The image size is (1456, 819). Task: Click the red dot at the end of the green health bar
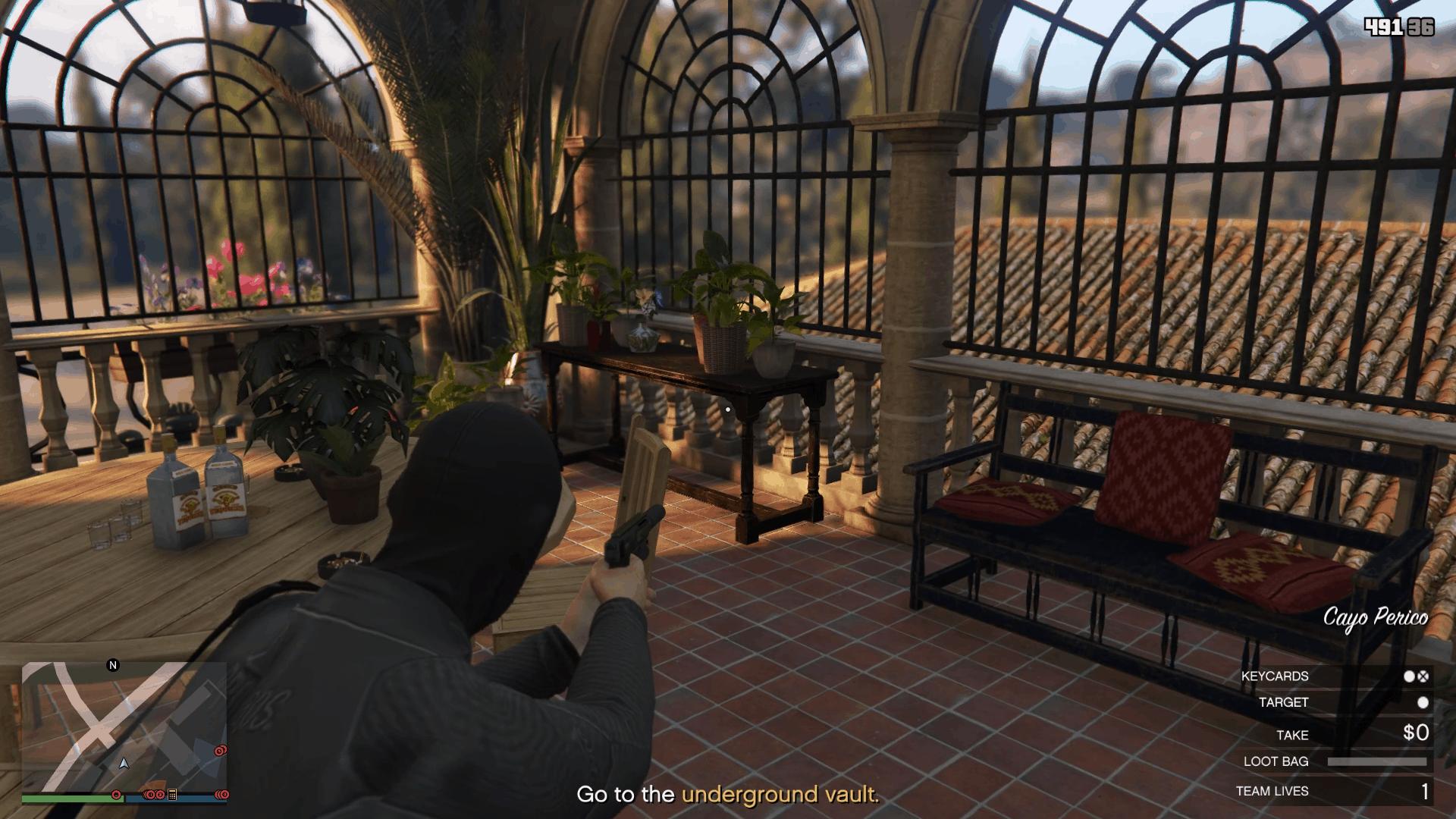pyautogui.click(x=116, y=795)
